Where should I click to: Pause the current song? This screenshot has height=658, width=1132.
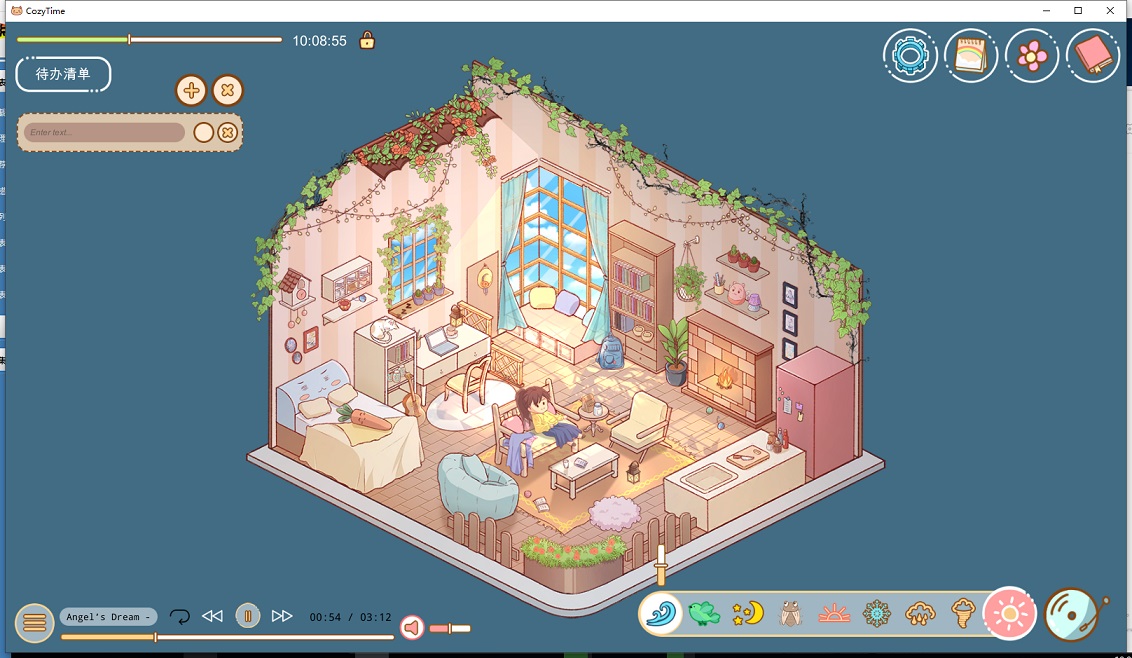pos(248,616)
